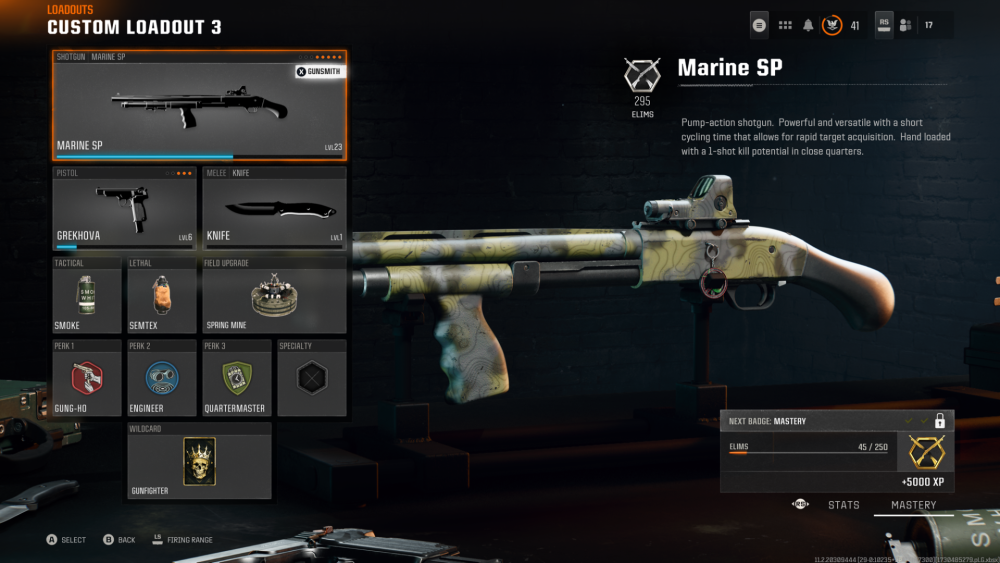Screen dimensions: 1000x563
Task: Select the Gung-Ho perk slot
Action: [87, 378]
